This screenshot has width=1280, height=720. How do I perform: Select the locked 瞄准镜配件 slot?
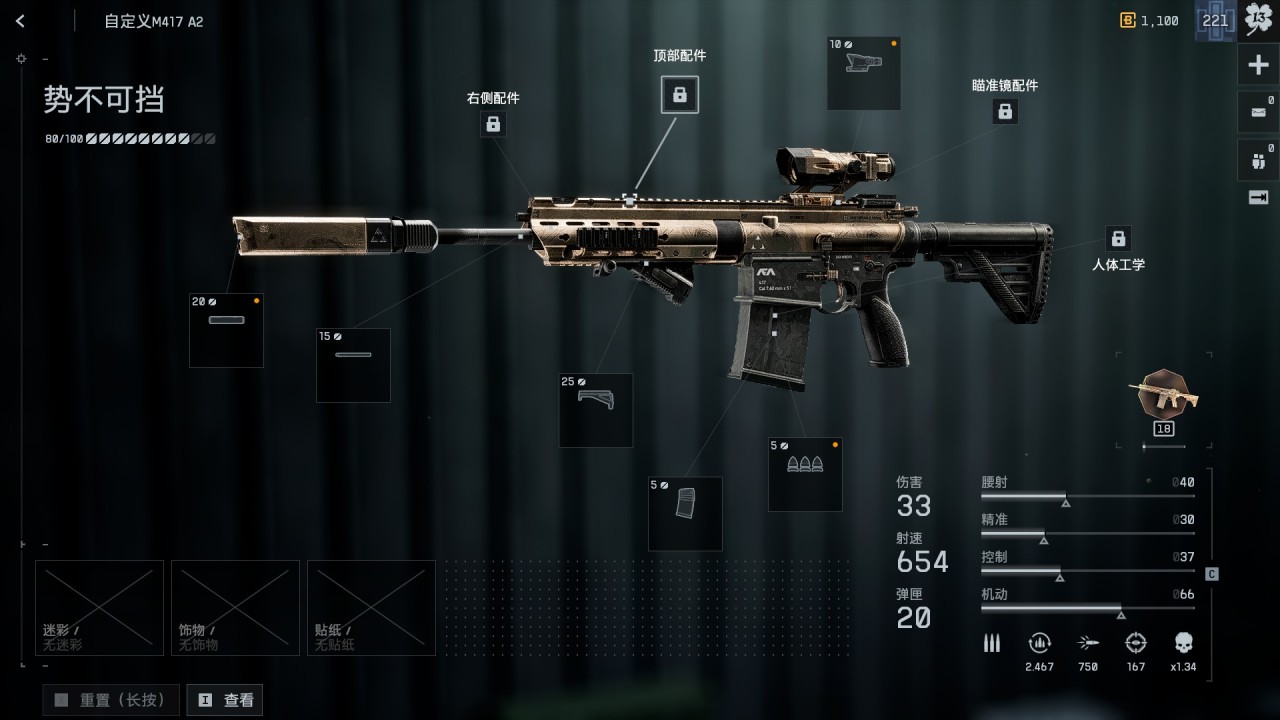[1005, 112]
